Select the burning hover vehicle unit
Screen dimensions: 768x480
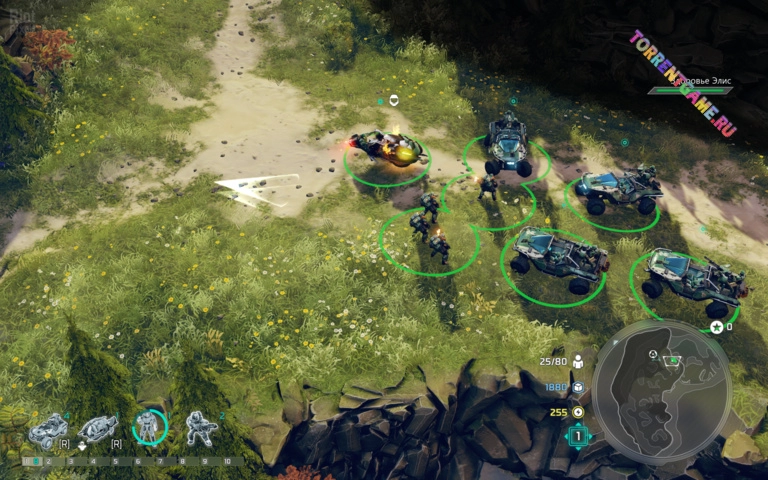(386, 151)
